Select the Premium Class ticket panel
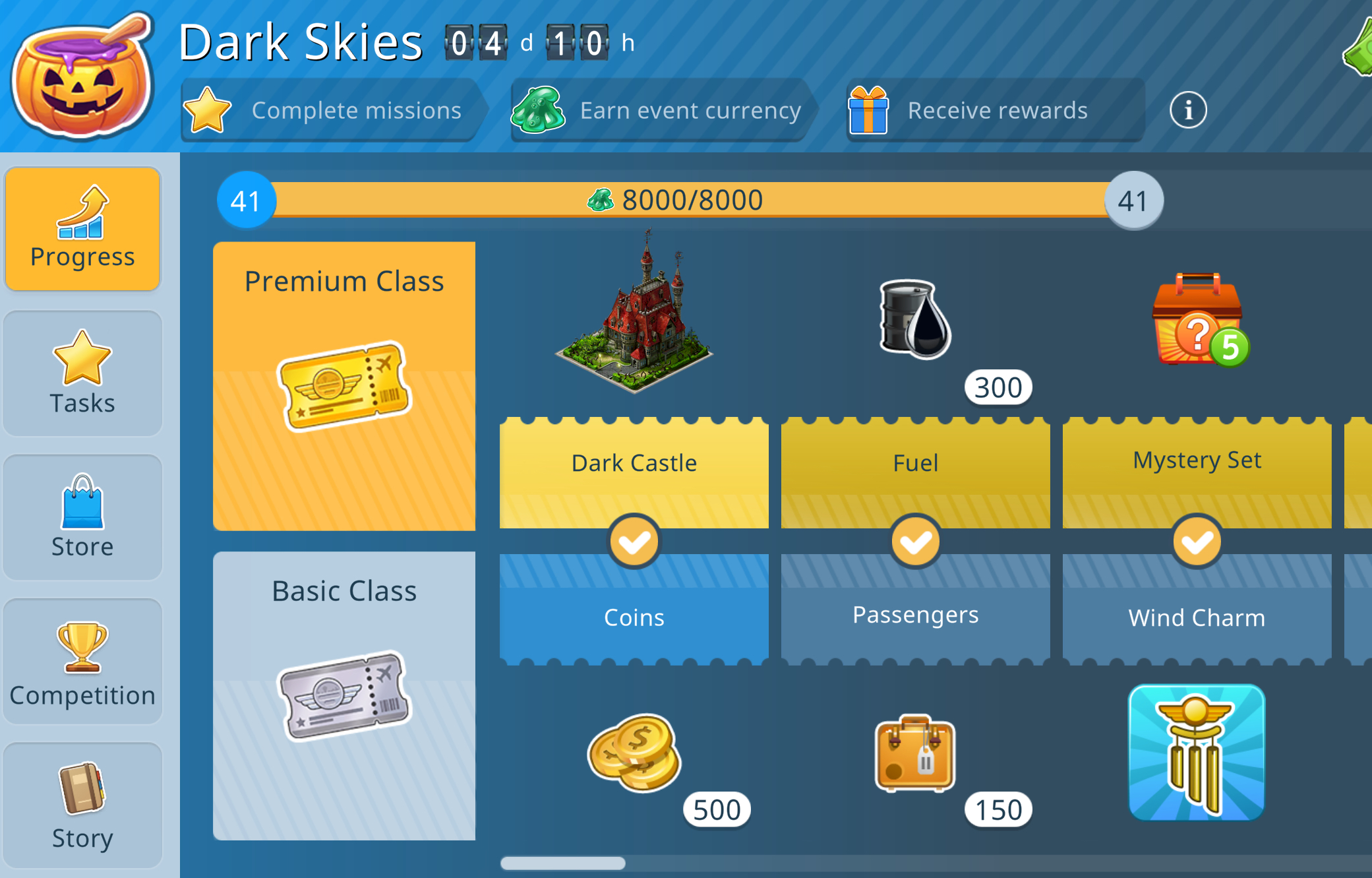The width and height of the screenshot is (1372, 878). pyautogui.click(x=344, y=386)
